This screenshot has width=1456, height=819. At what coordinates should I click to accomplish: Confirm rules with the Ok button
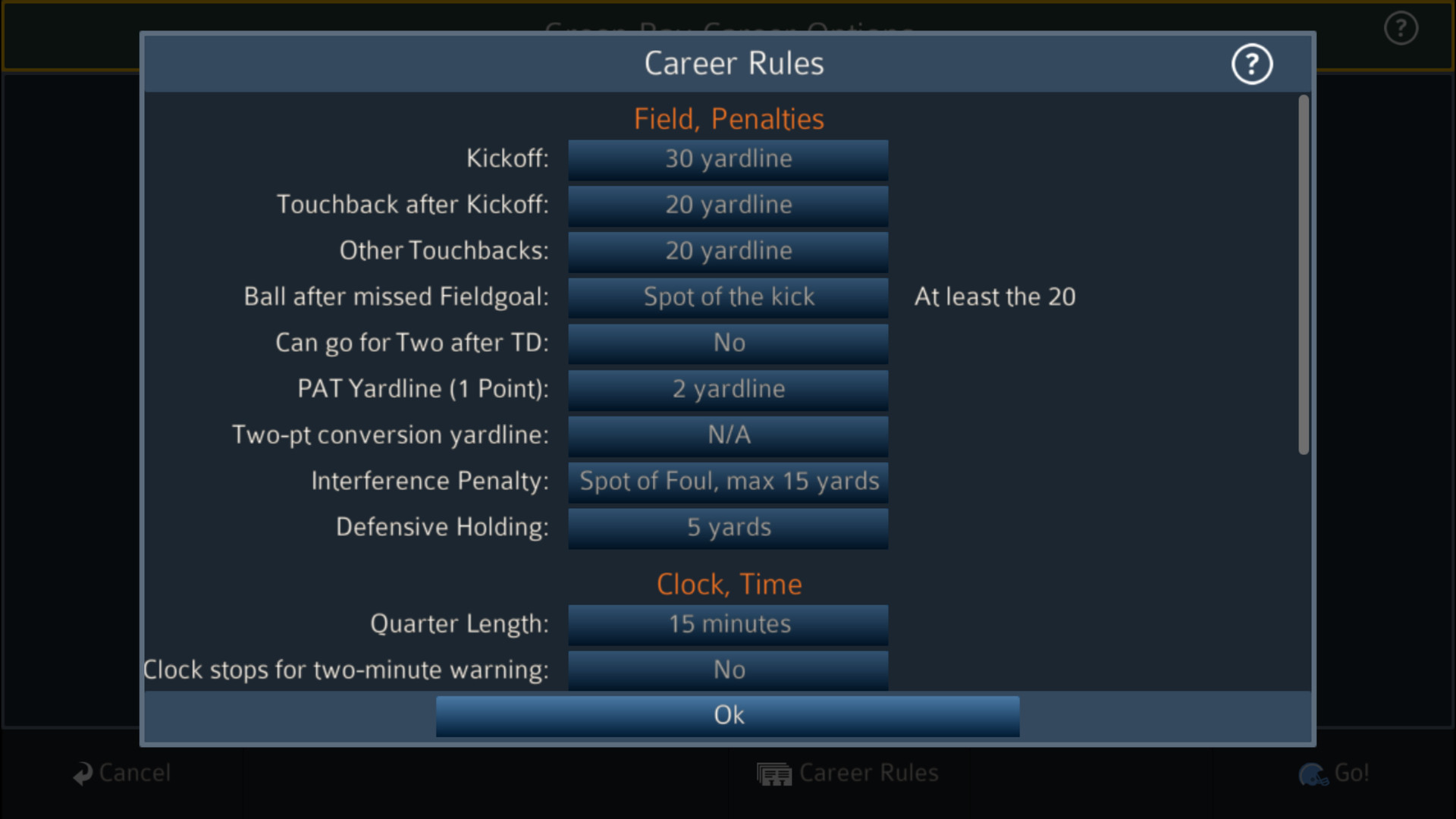pyautogui.click(x=727, y=714)
